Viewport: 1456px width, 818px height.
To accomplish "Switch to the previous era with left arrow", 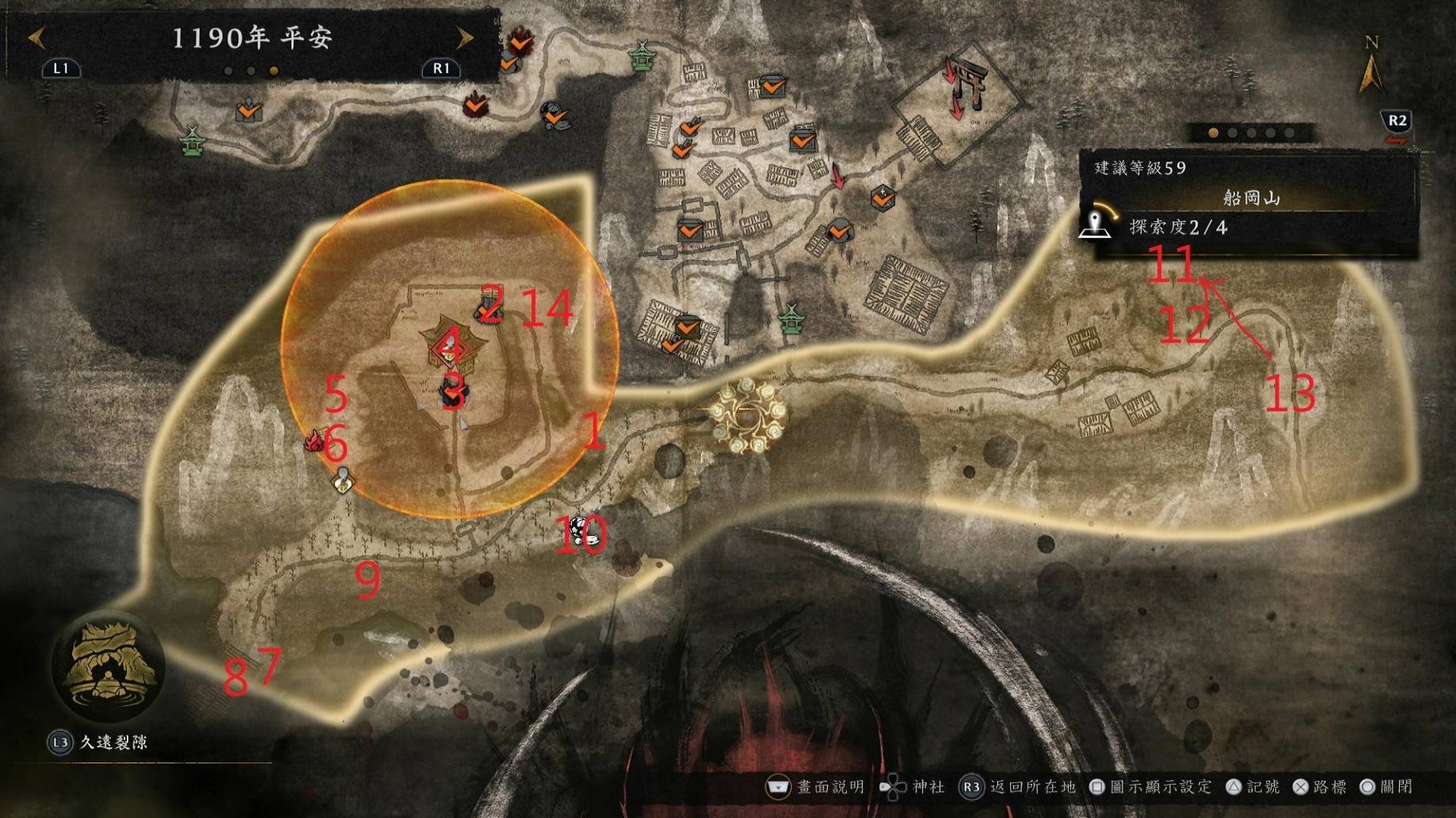I will click(x=36, y=37).
